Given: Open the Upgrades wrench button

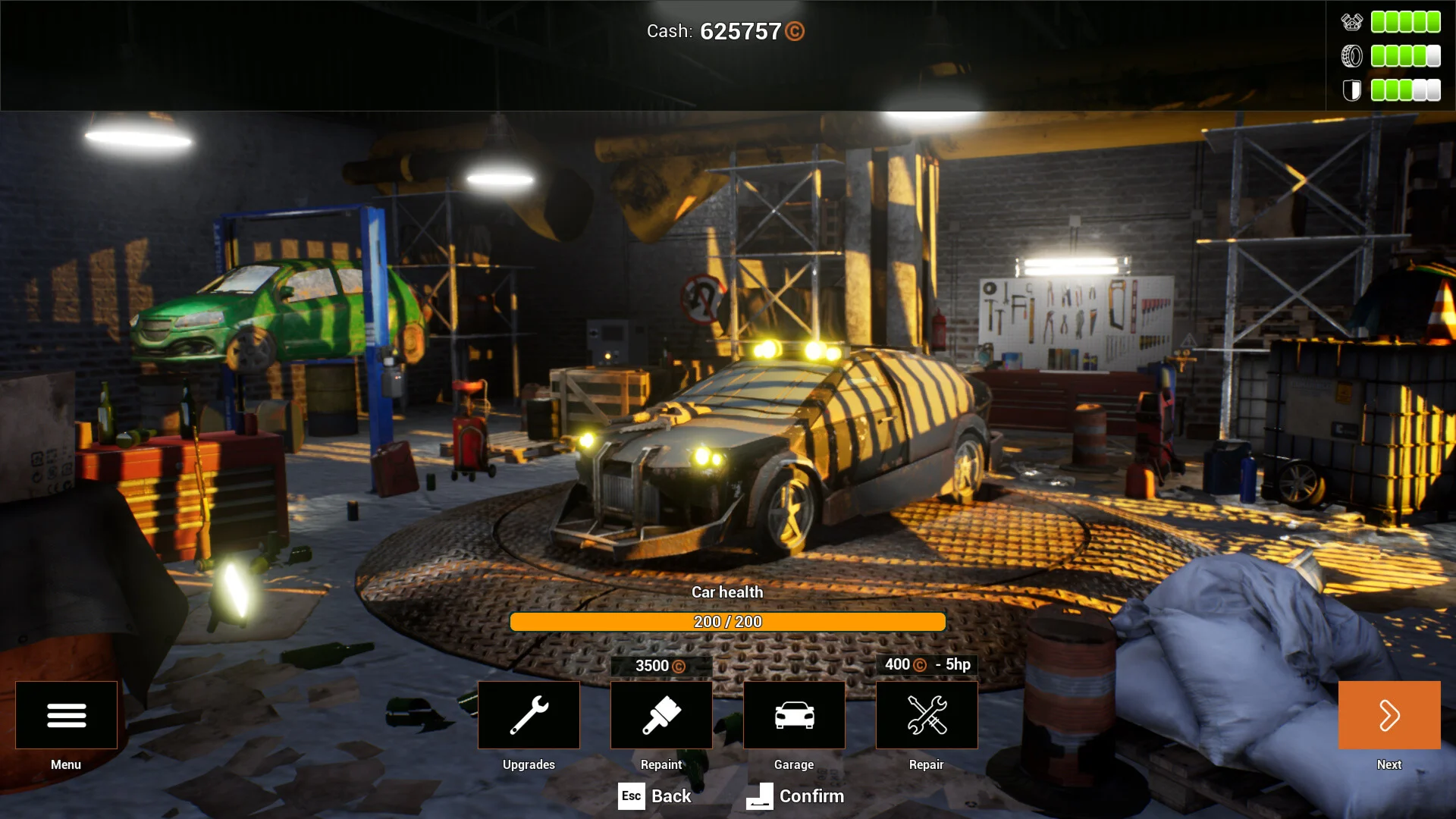Looking at the screenshot, I should click(529, 715).
